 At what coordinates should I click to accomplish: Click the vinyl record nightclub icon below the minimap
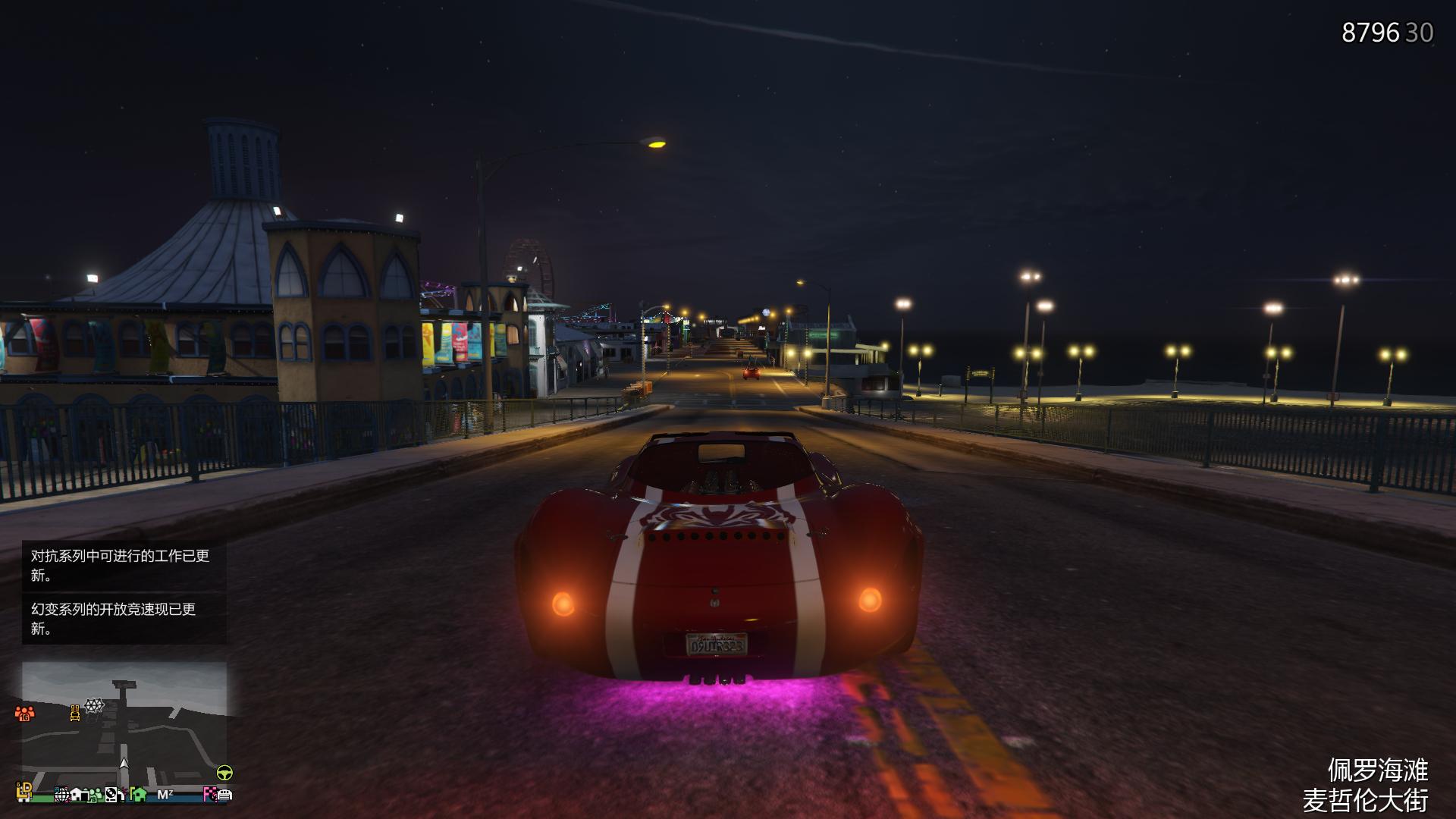pos(111,794)
